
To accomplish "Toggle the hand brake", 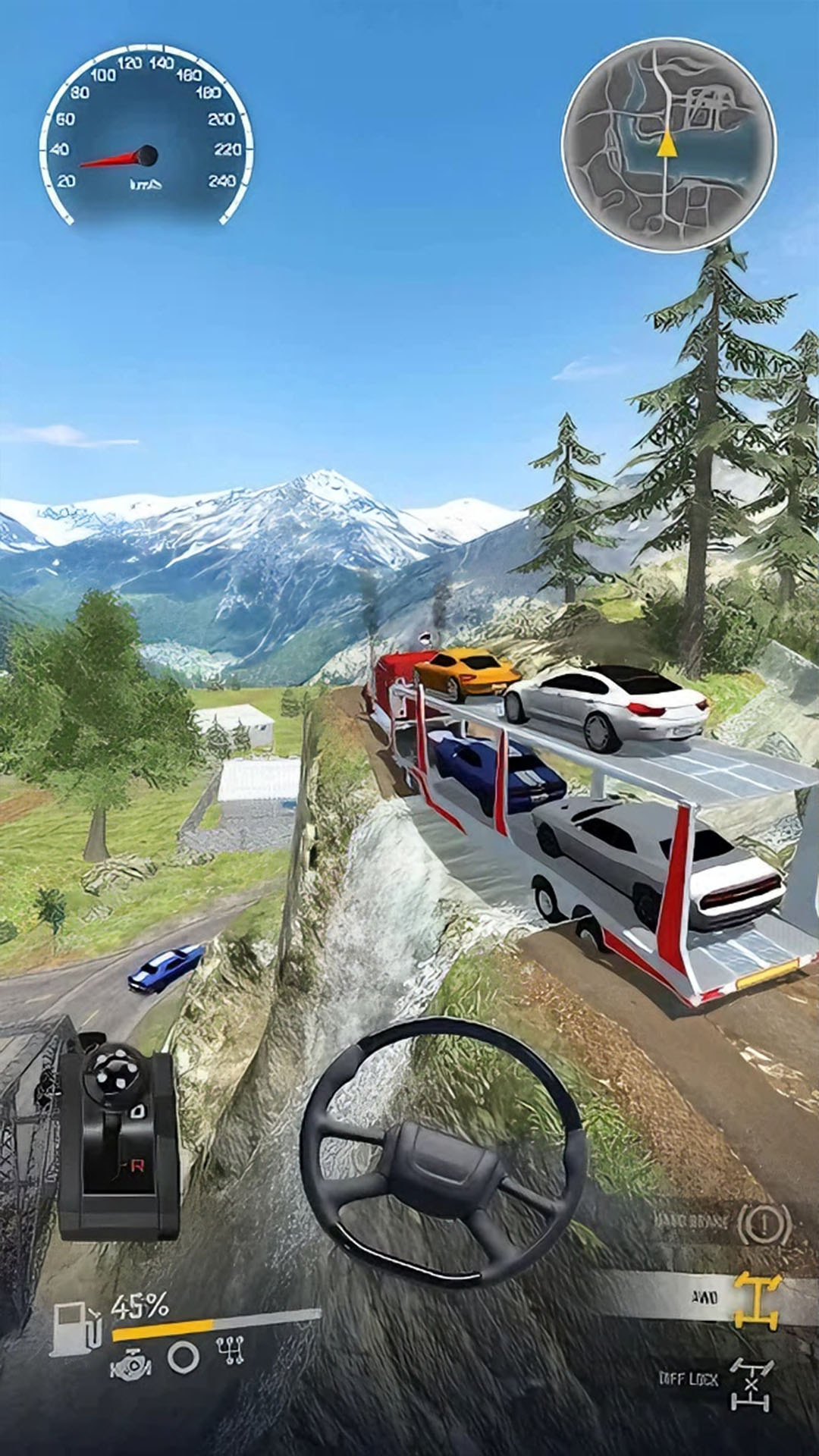I will pyautogui.click(x=764, y=1222).
